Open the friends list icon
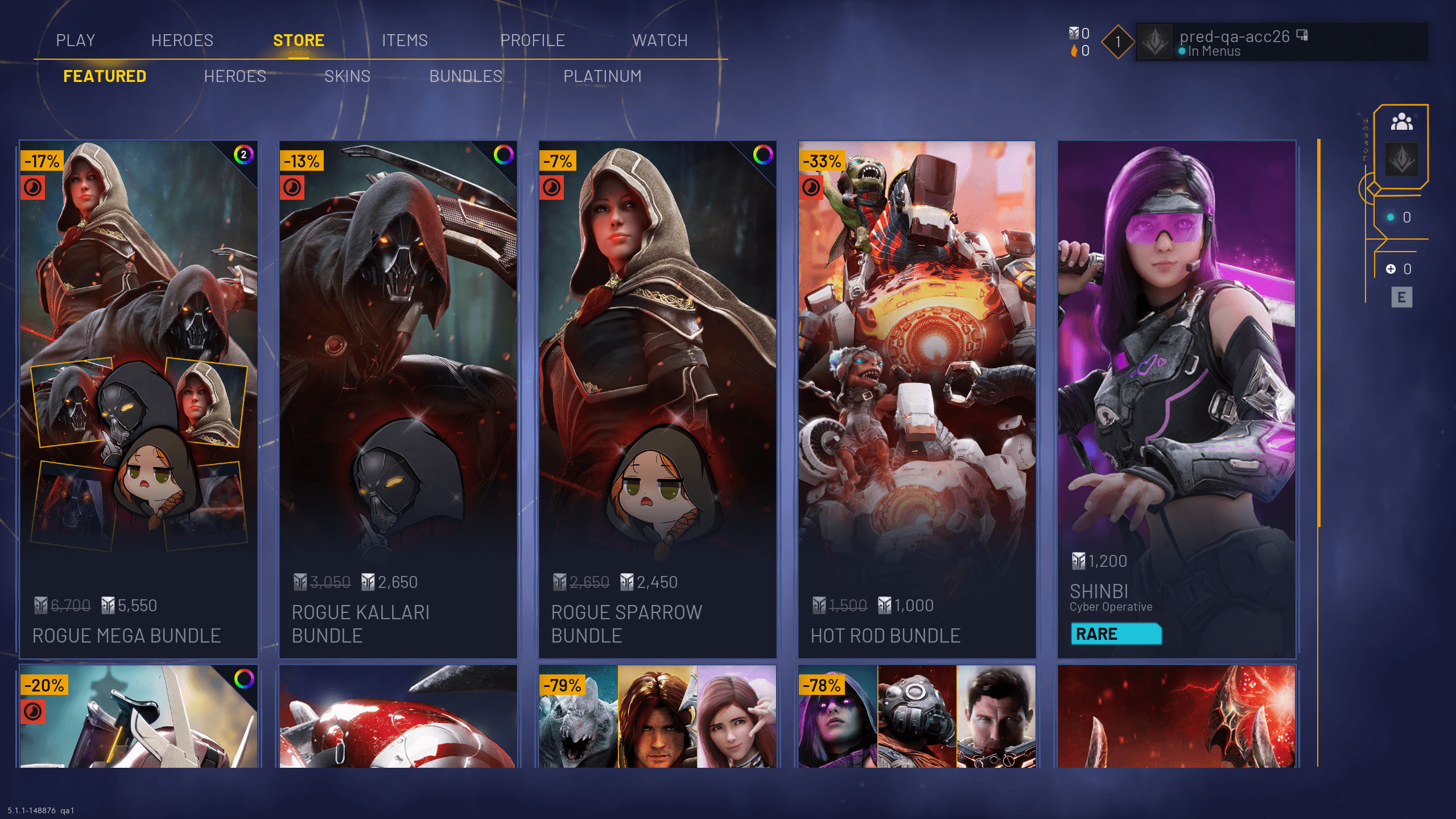This screenshot has width=1456, height=819. [1401, 122]
